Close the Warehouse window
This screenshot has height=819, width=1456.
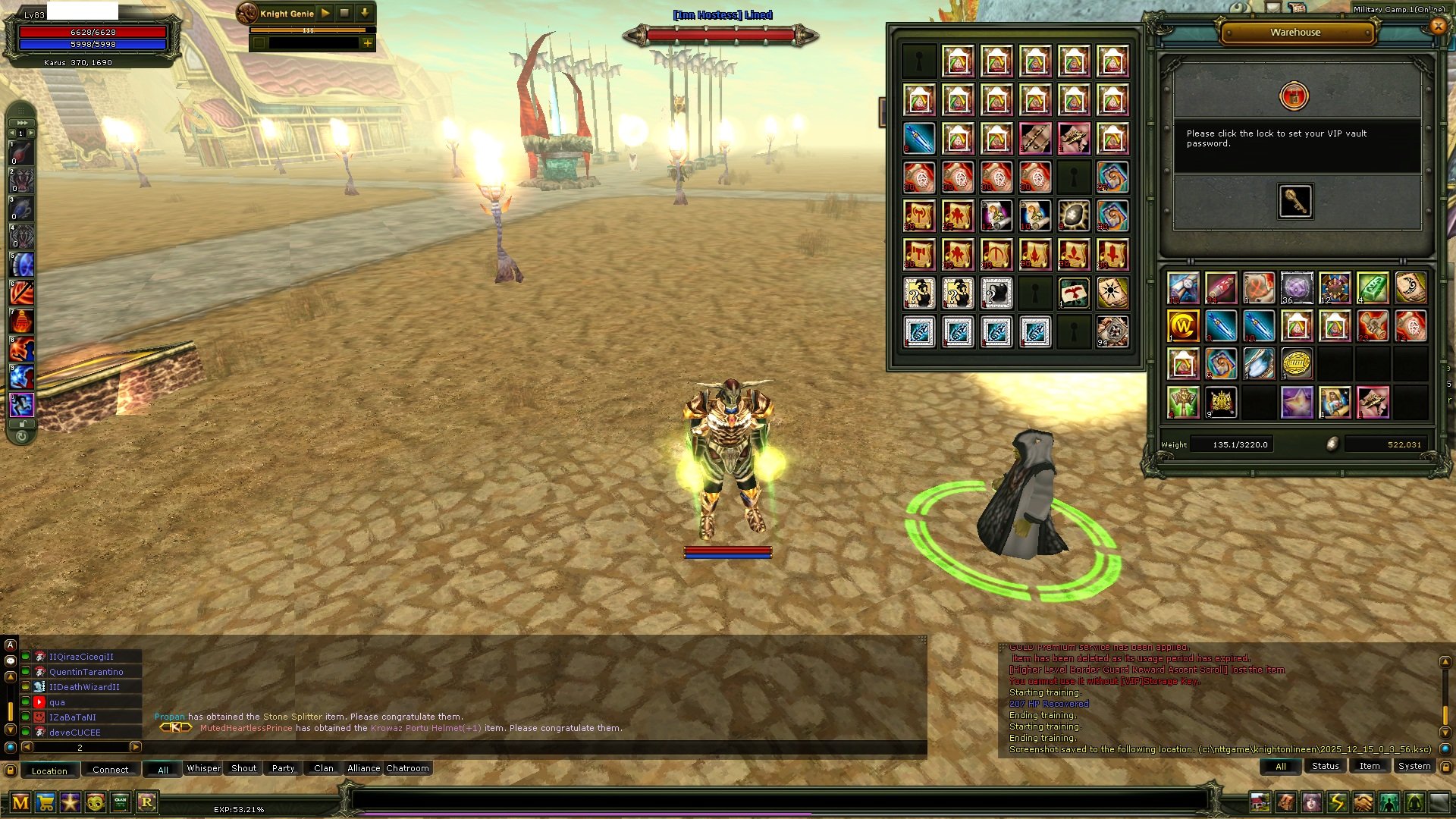1438,27
